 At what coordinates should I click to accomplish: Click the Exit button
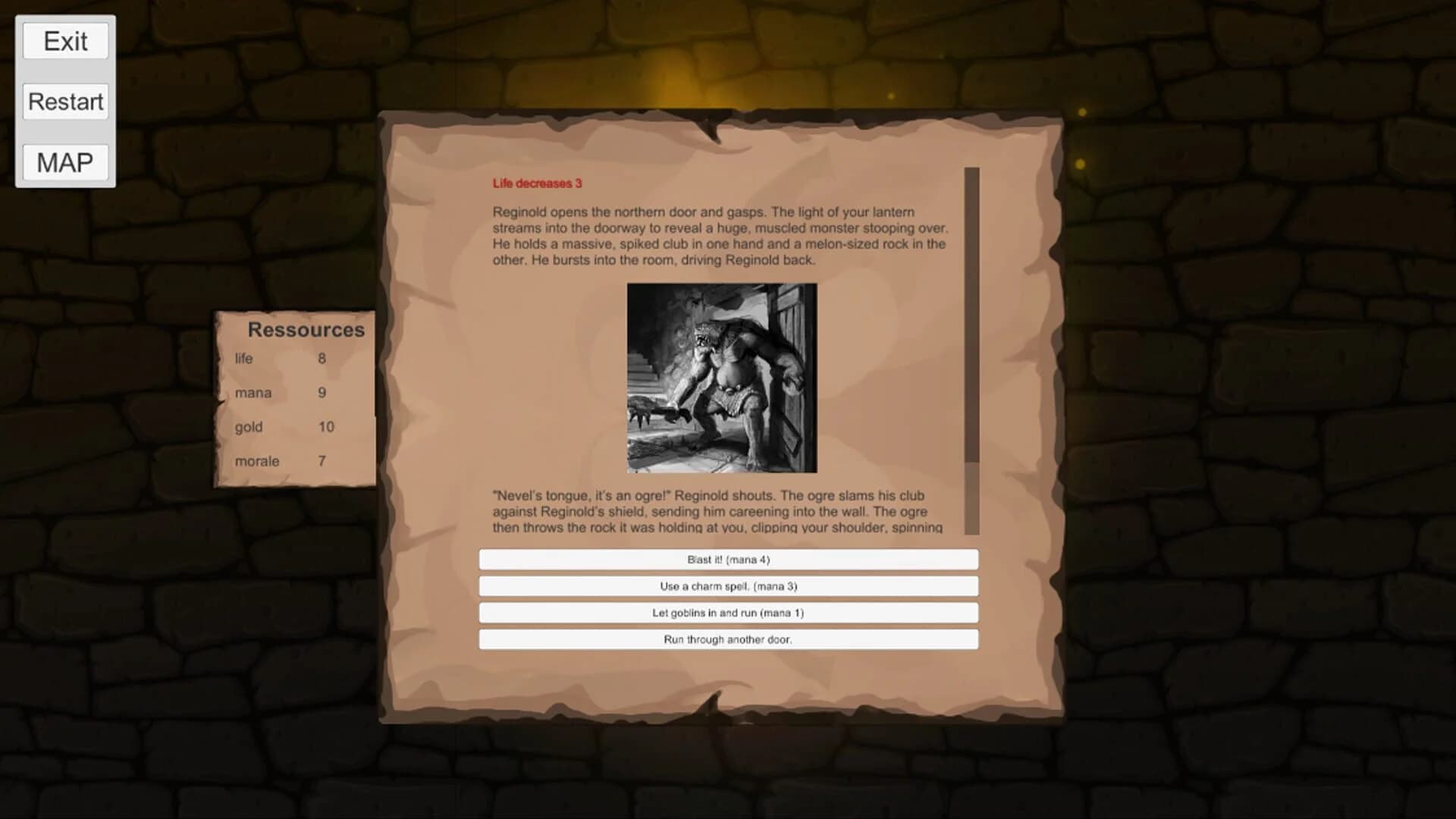pos(65,41)
